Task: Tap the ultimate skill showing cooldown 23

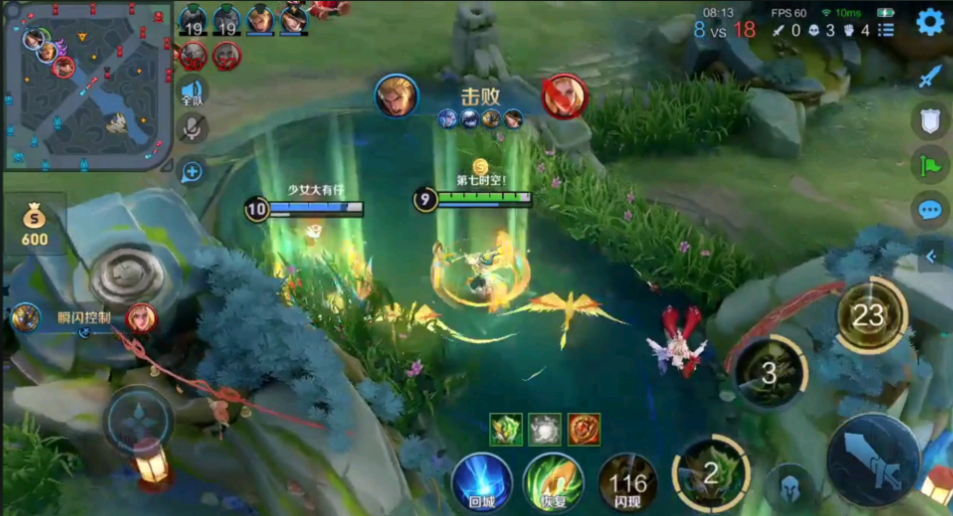Action: [870, 316]
